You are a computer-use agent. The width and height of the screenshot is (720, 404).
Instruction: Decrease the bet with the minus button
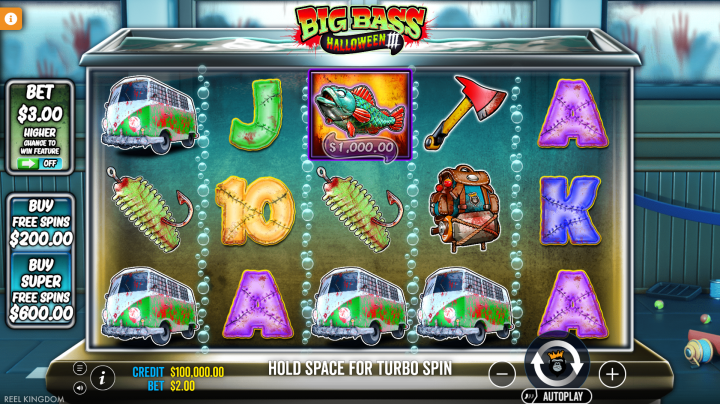tap(503, 374)
